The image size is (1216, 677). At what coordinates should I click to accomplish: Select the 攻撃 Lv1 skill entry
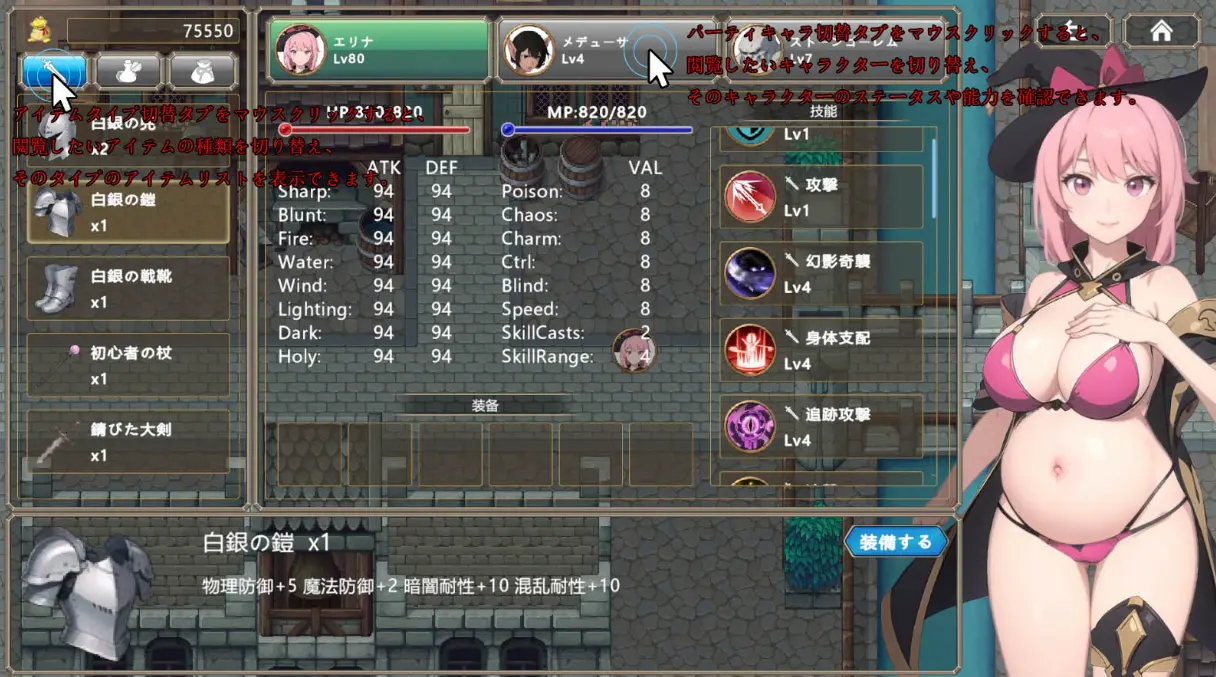tap(822, 197)
